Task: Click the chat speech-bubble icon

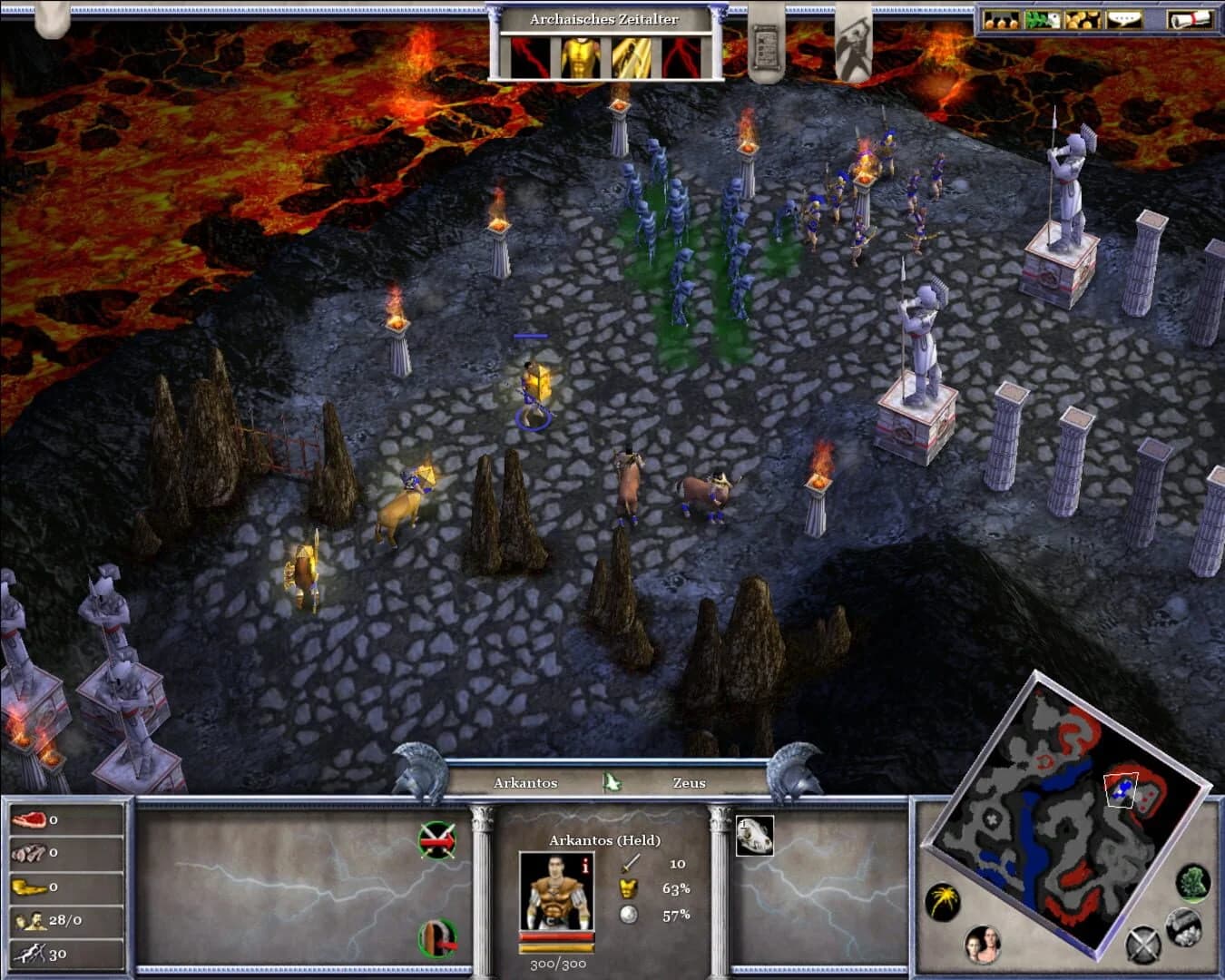Action: tap(1123, 18)
